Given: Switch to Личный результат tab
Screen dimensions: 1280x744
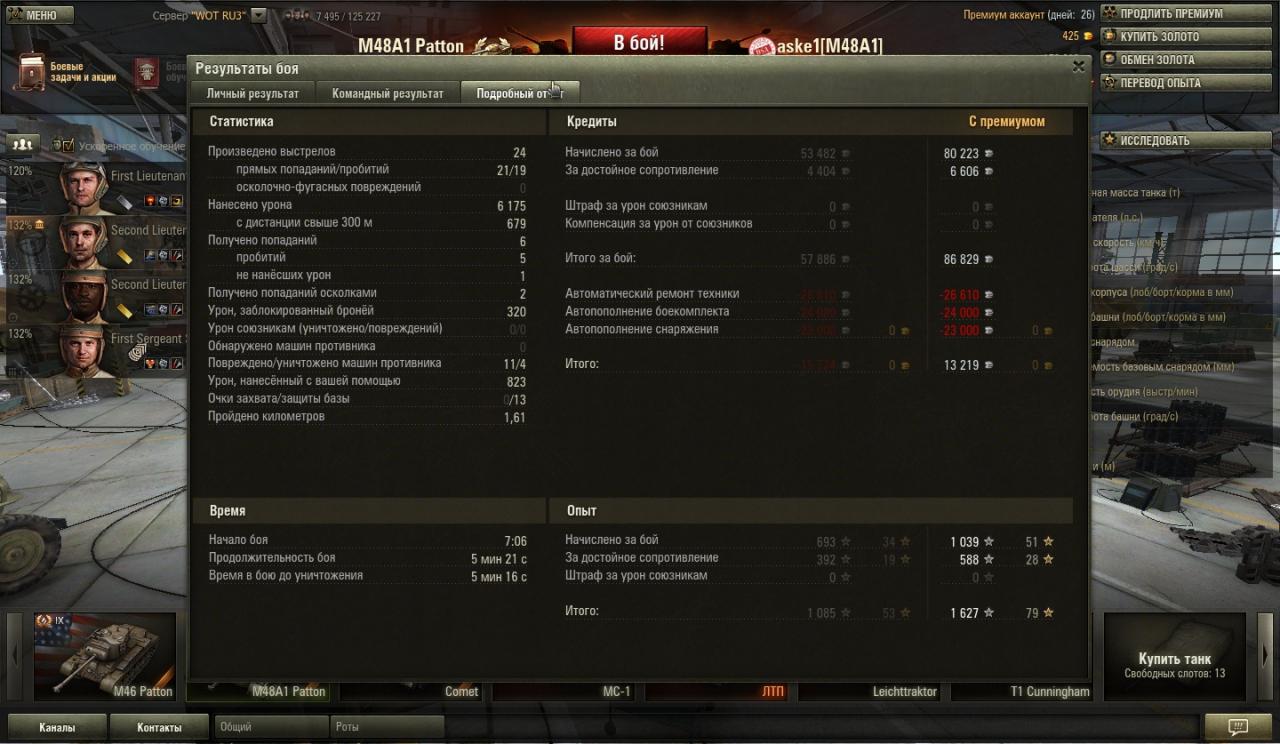Looking at the screenshot, I should [252, 93].
